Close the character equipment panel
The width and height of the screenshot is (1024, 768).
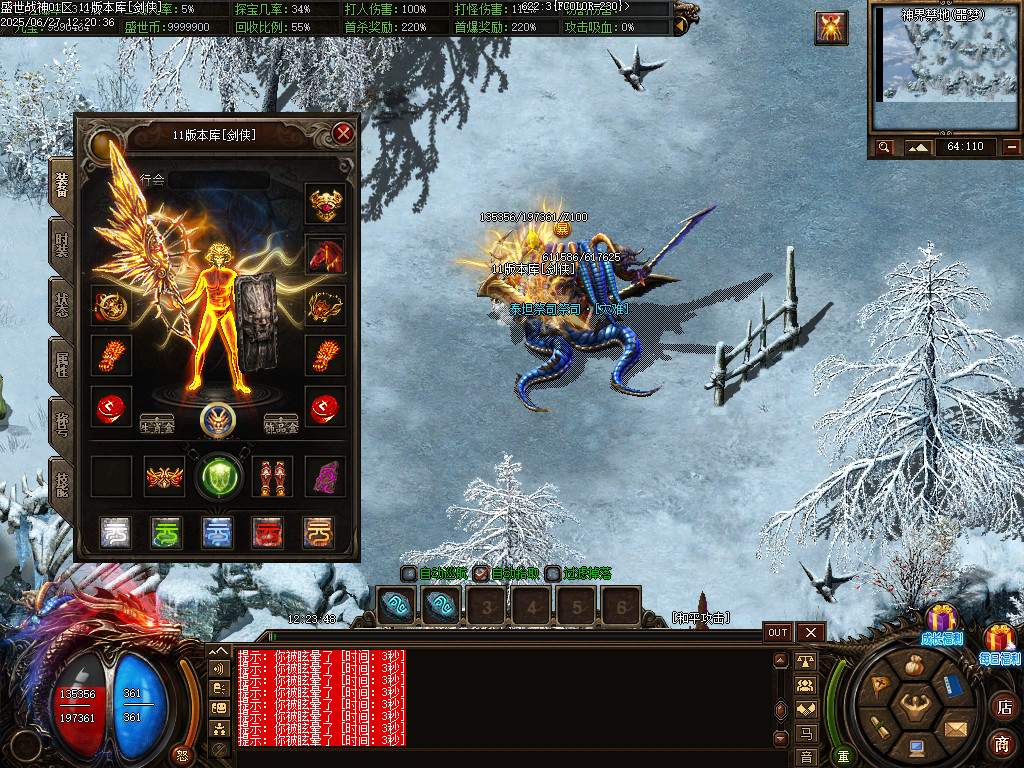point(343,133)
